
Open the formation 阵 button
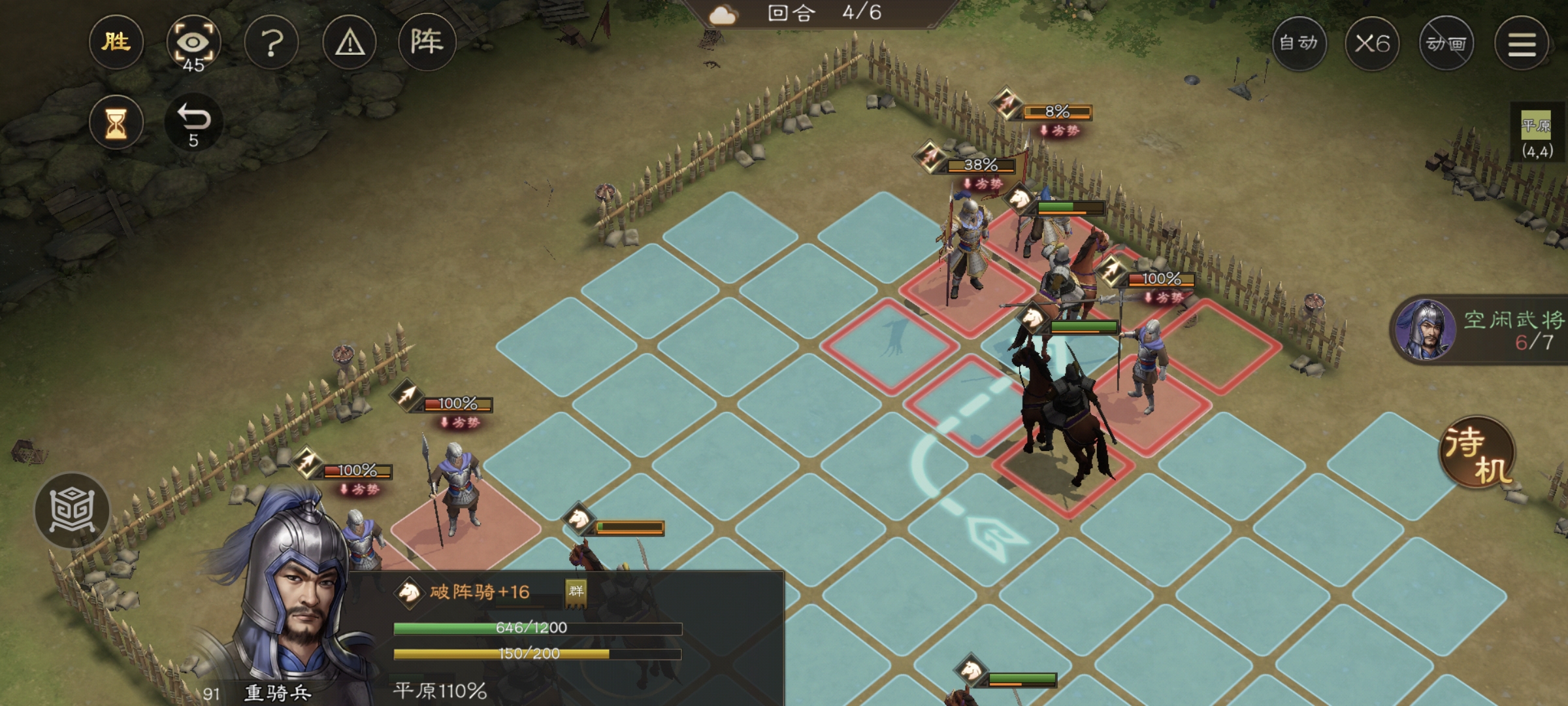point(427,42)
